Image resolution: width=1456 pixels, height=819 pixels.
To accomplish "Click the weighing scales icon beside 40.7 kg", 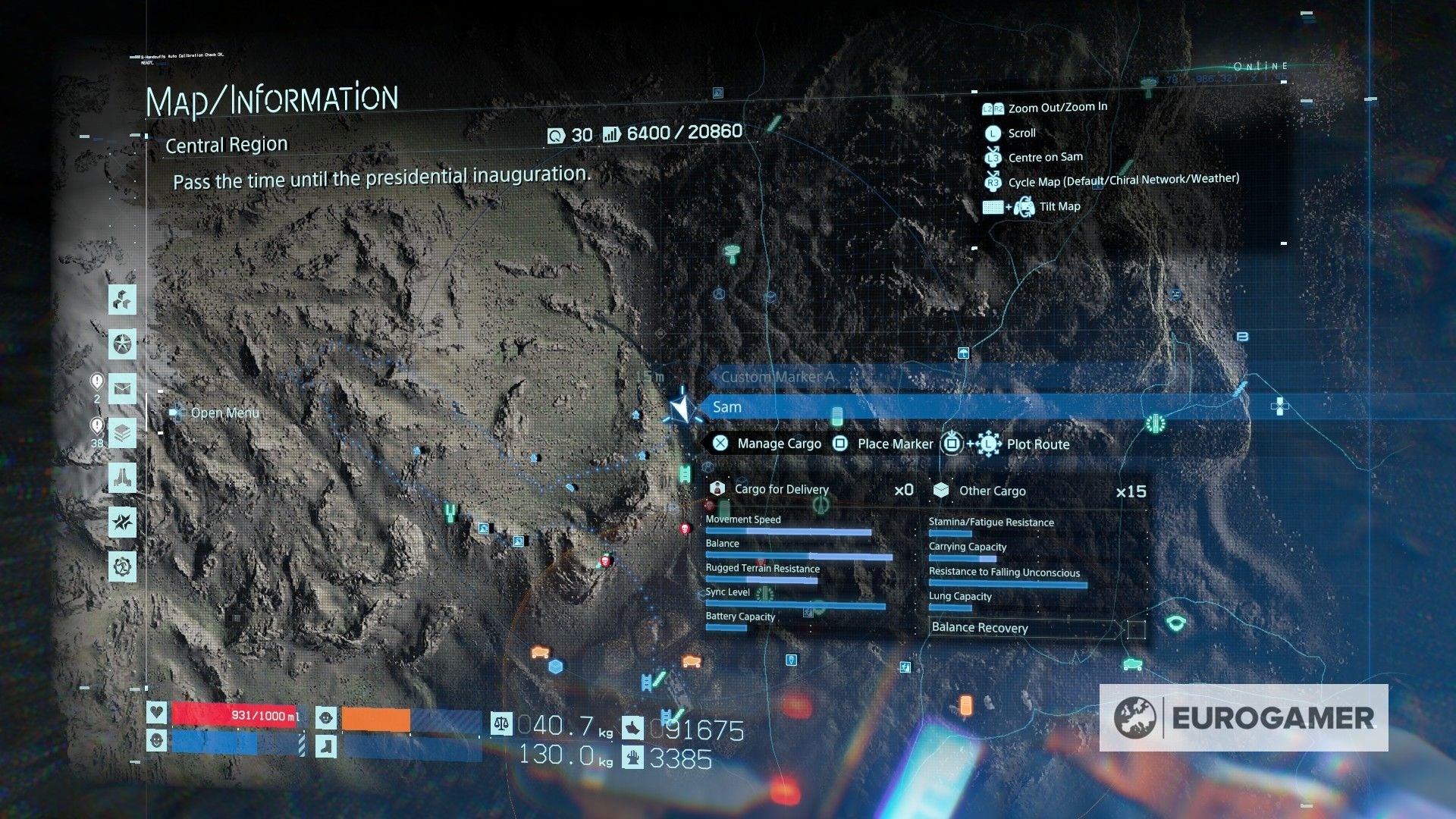I will (501, 725).
